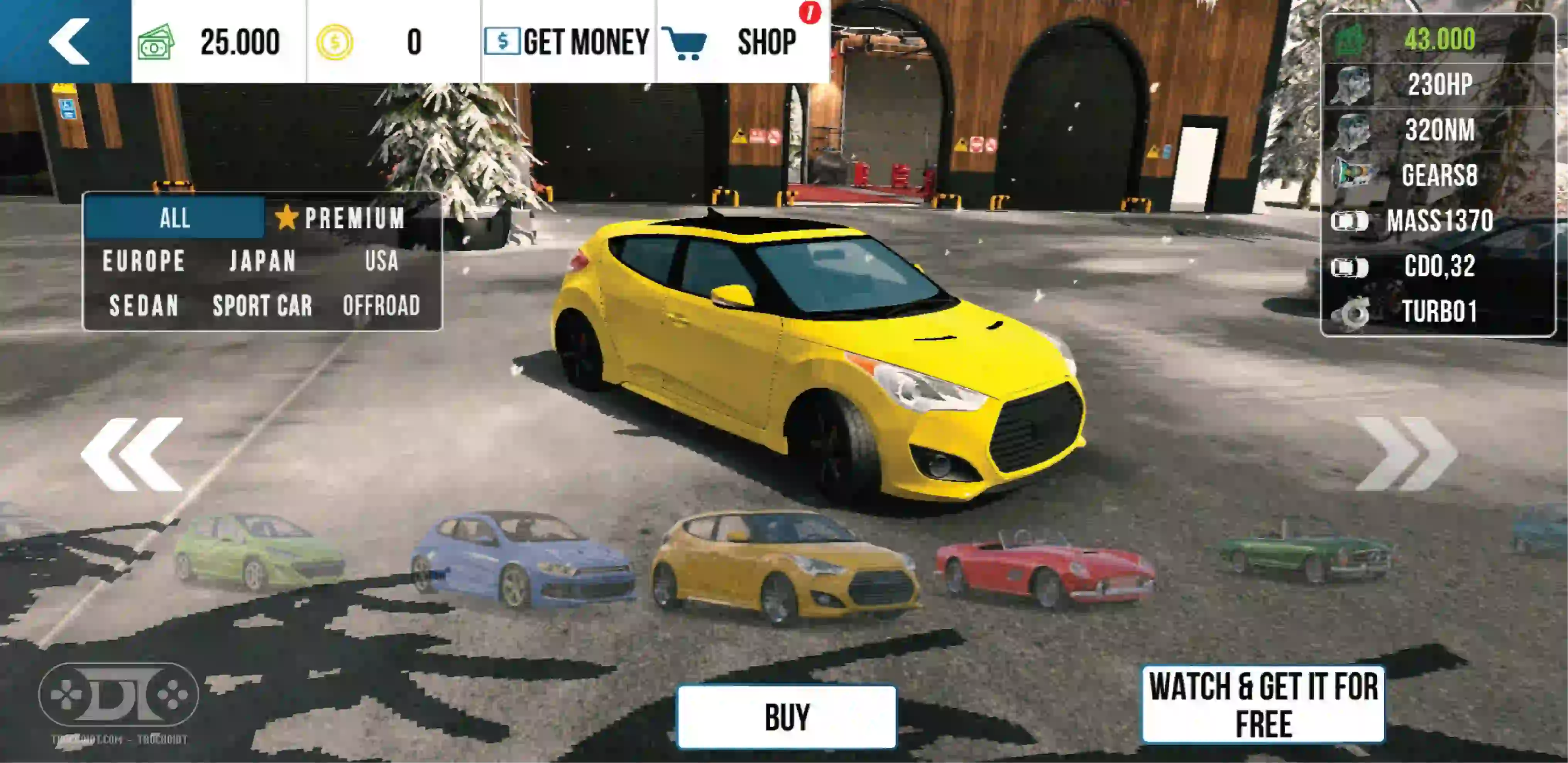
Task: Filter cars by Europe
Action: click(144, 261)
